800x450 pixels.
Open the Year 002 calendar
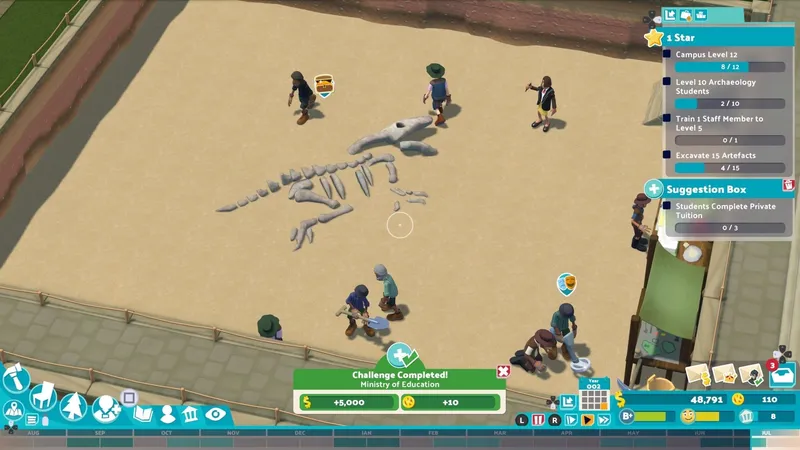595,398
